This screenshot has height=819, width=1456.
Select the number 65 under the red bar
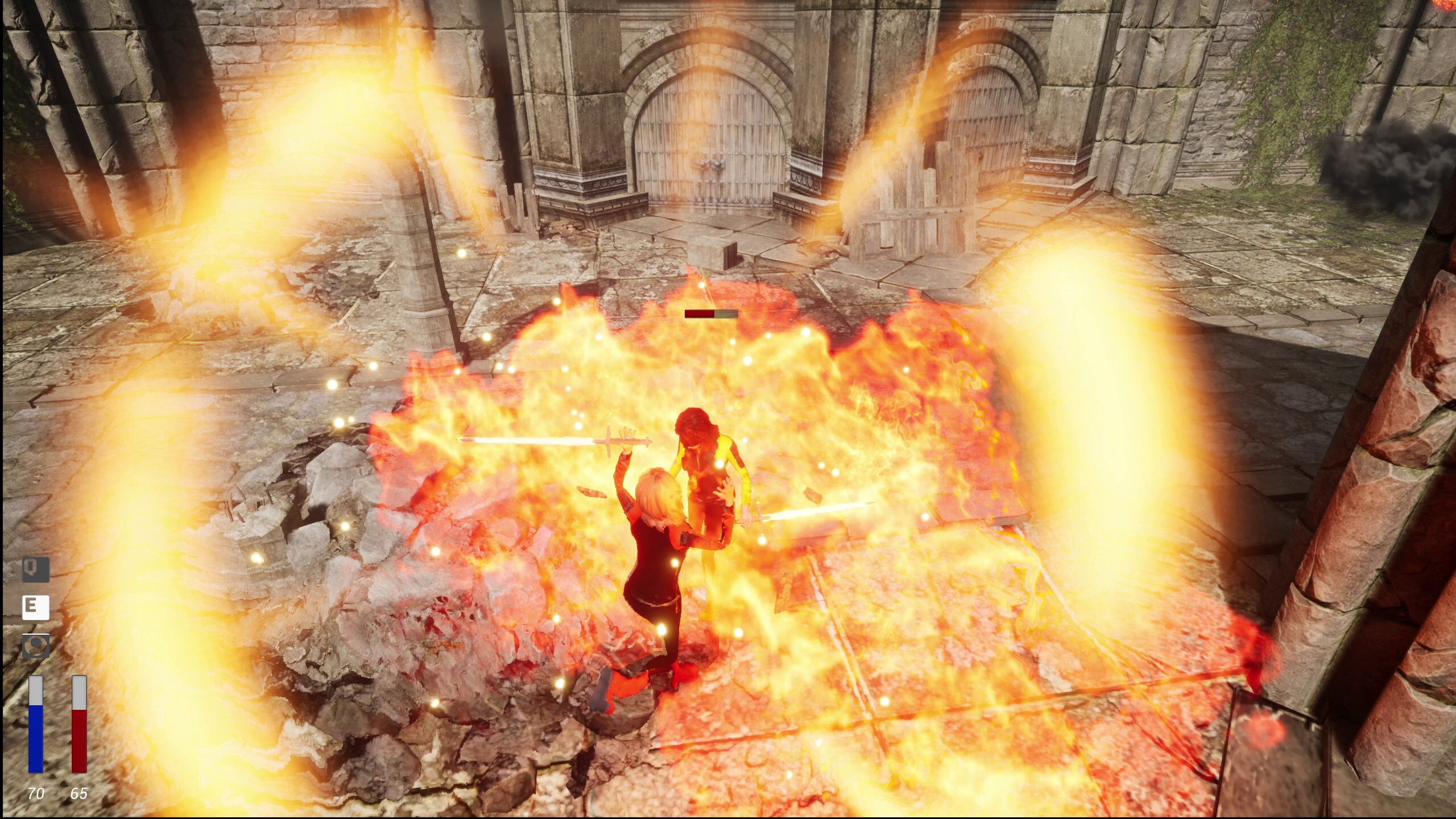(79, 791)
